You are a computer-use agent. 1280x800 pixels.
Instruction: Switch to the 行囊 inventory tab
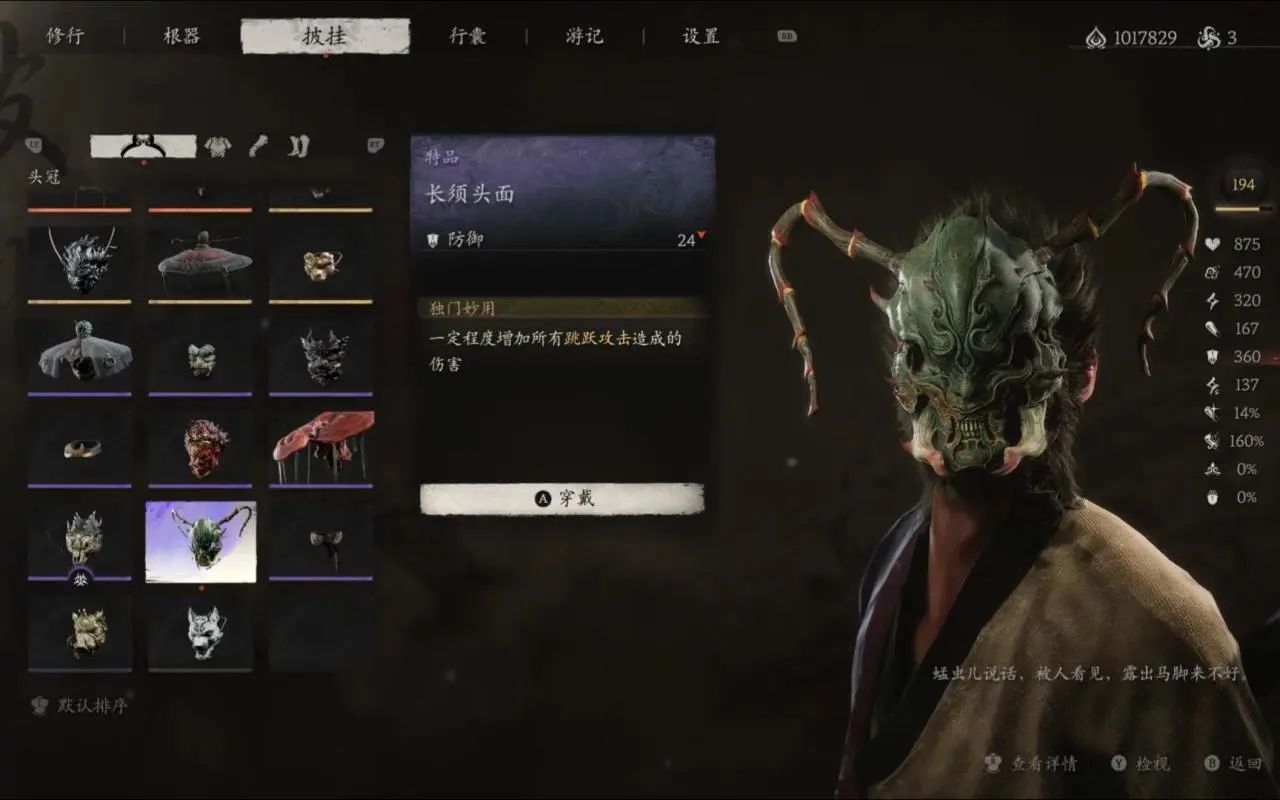[466, 35]
